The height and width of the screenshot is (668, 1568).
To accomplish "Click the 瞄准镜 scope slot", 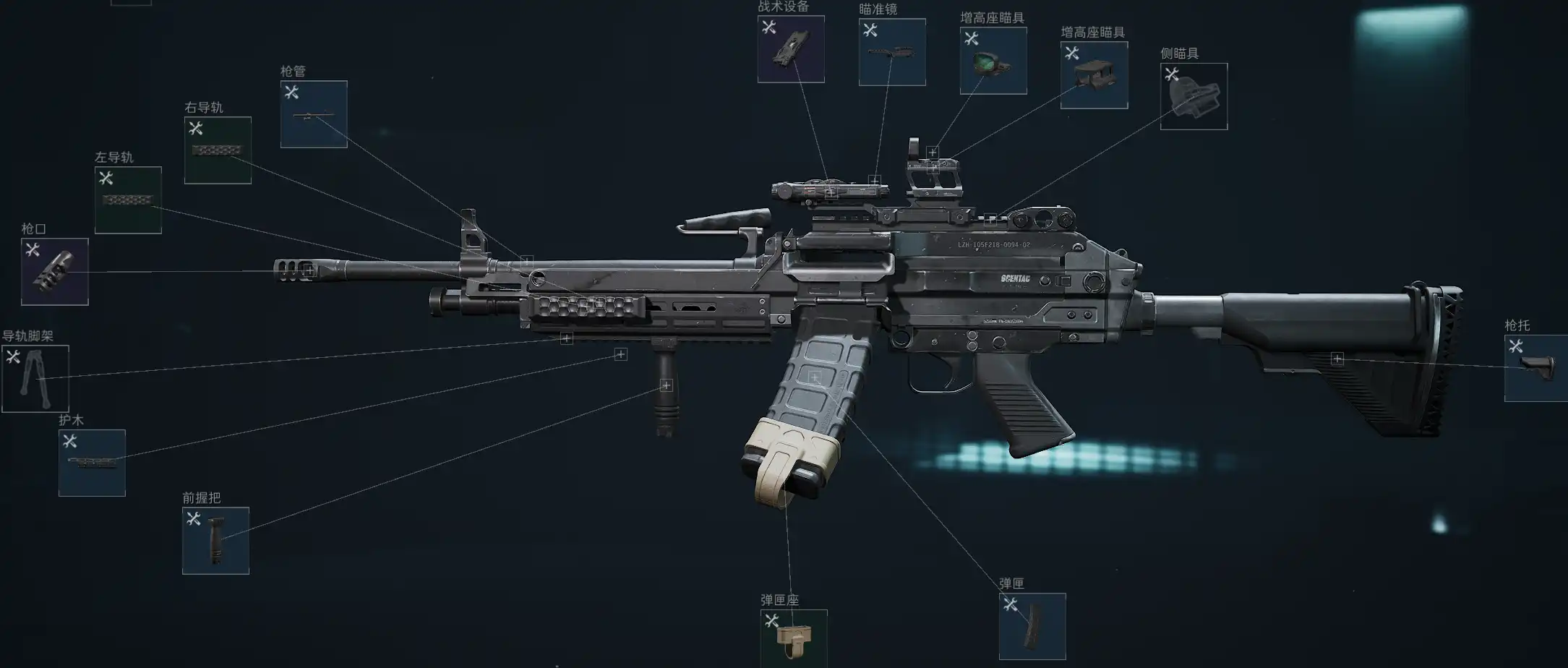I will 892,52.
